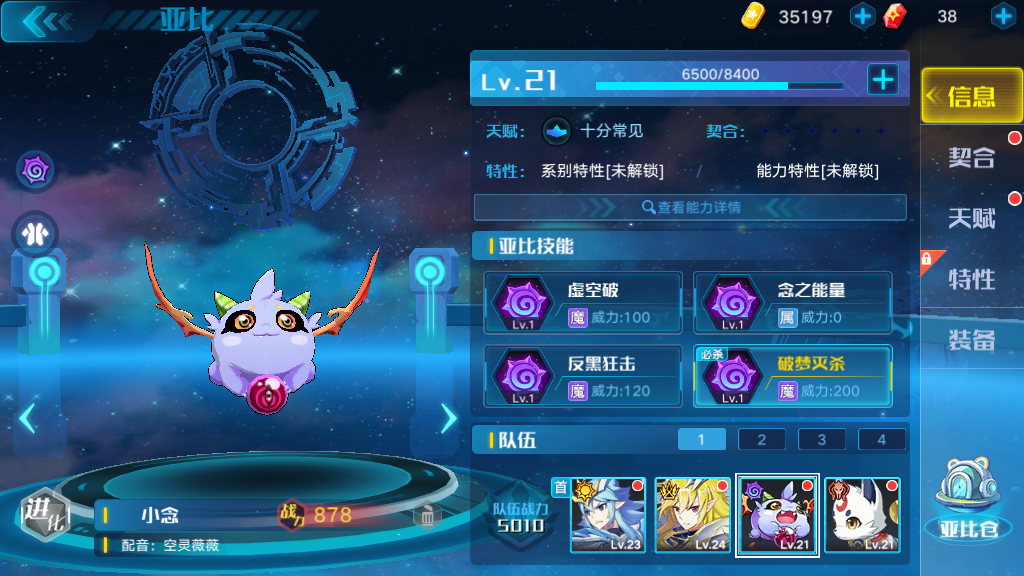Image resolution: width=1024 pixels, height=576 pixels.
Task: Open the locked 特性 tab
Action: (971, 278)
